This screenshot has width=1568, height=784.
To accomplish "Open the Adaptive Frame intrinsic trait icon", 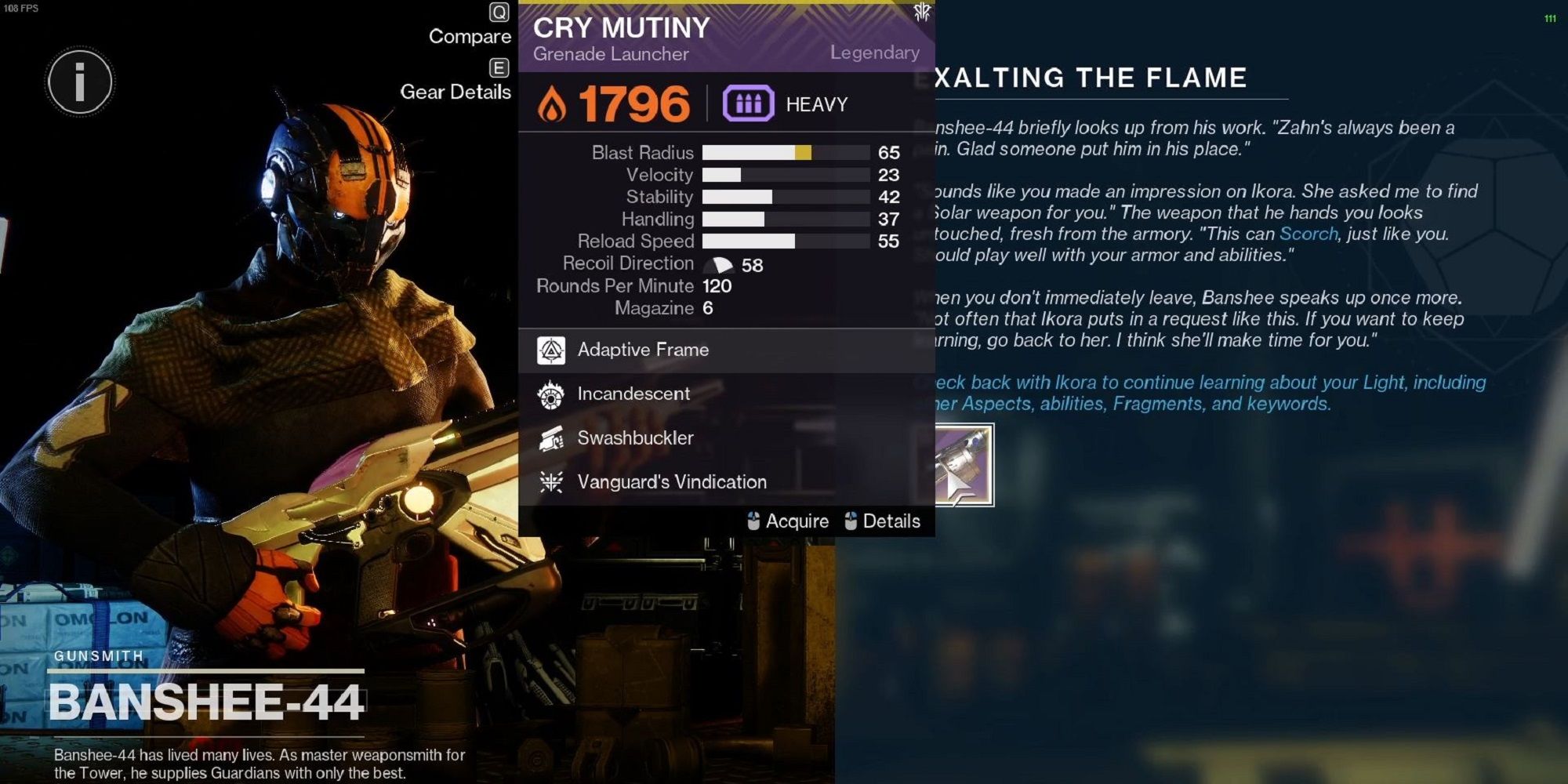I will pyautogui.click(x=554, y=350).
